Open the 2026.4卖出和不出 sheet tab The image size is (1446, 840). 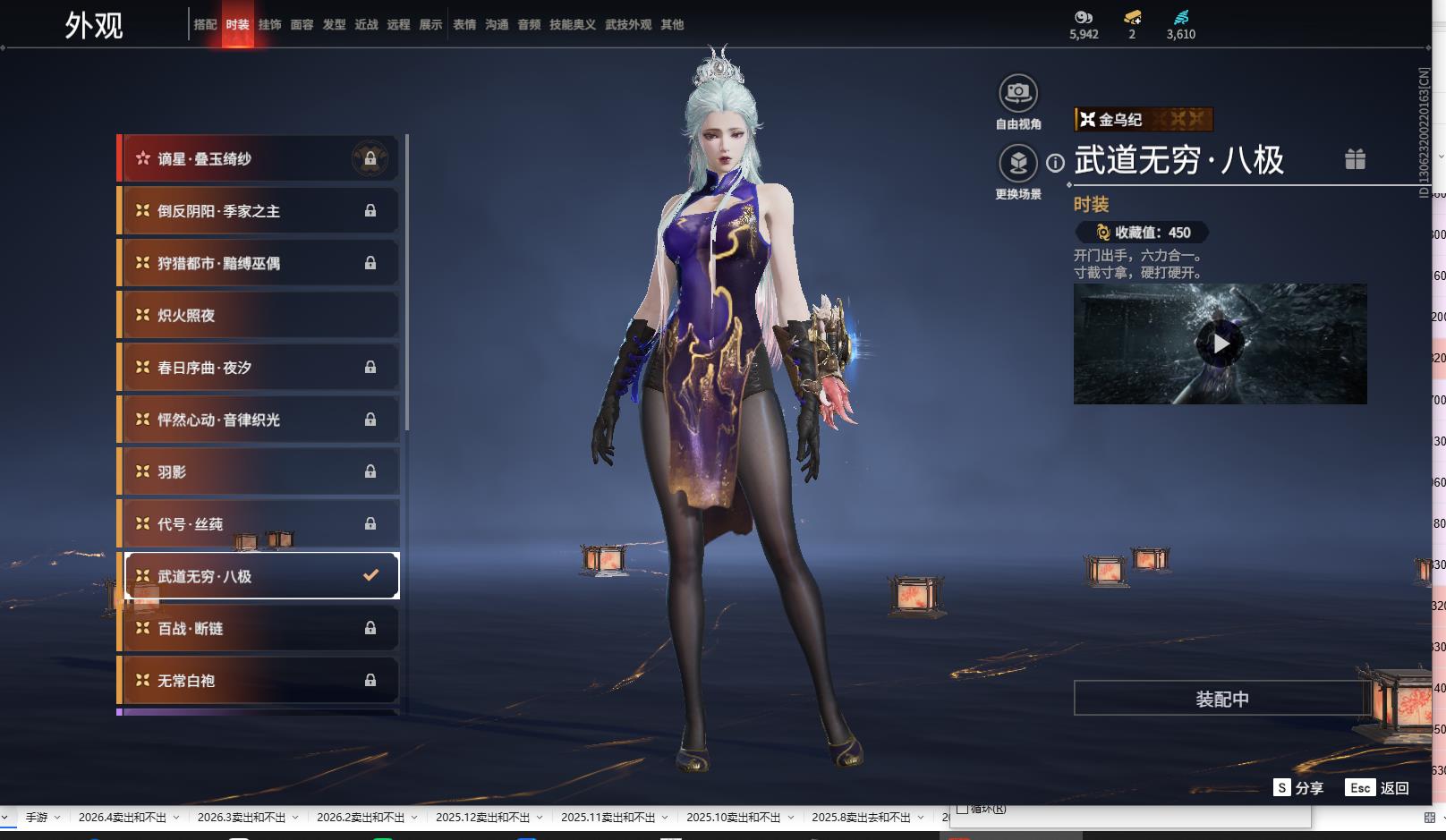pyautogui.click(x=123, y=818)
